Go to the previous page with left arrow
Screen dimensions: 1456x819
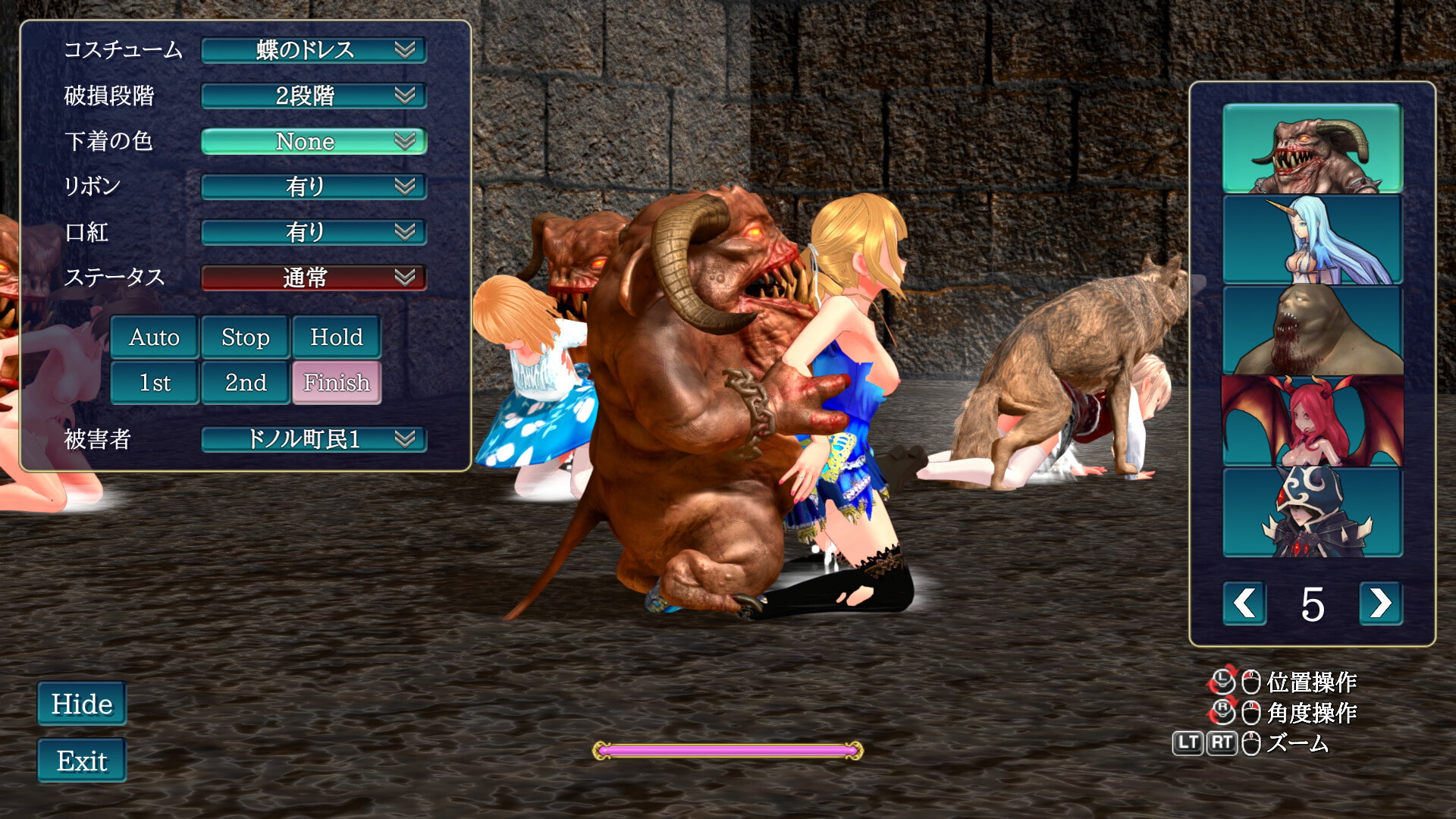coord(1244,604)
